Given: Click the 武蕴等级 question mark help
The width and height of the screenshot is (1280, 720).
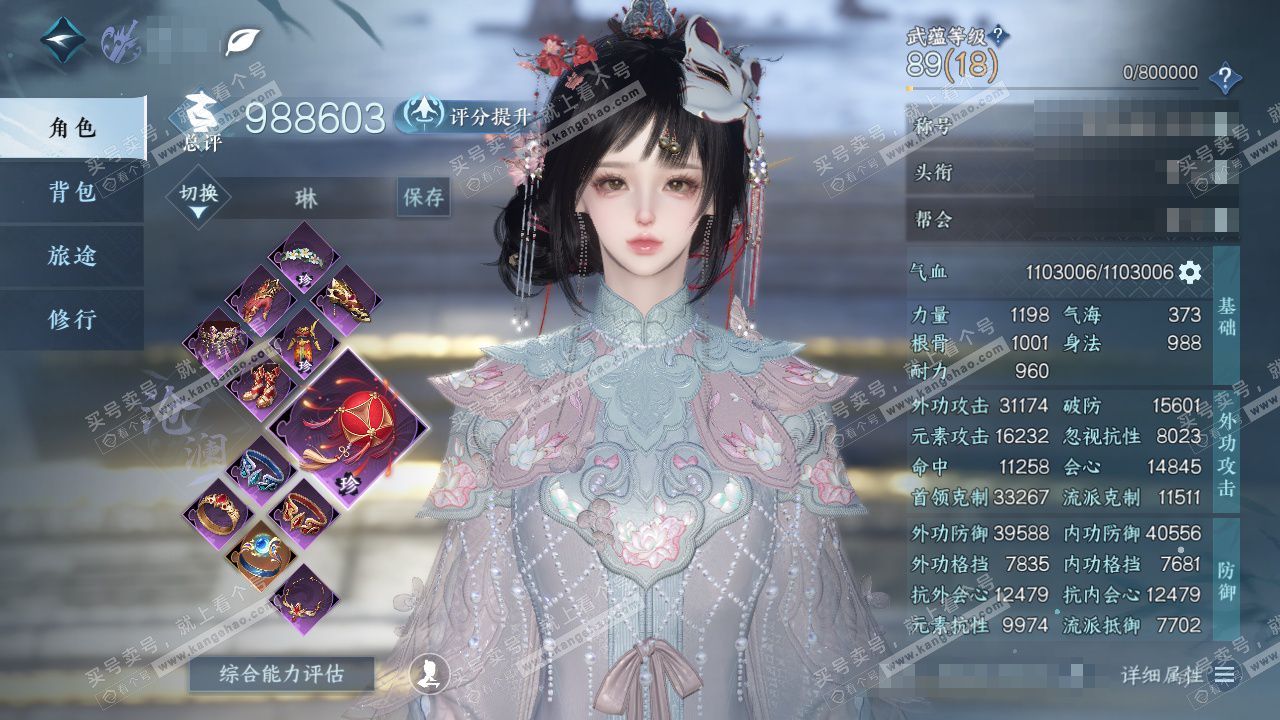Looking at the screenshot, I should [x=998, y=36].
